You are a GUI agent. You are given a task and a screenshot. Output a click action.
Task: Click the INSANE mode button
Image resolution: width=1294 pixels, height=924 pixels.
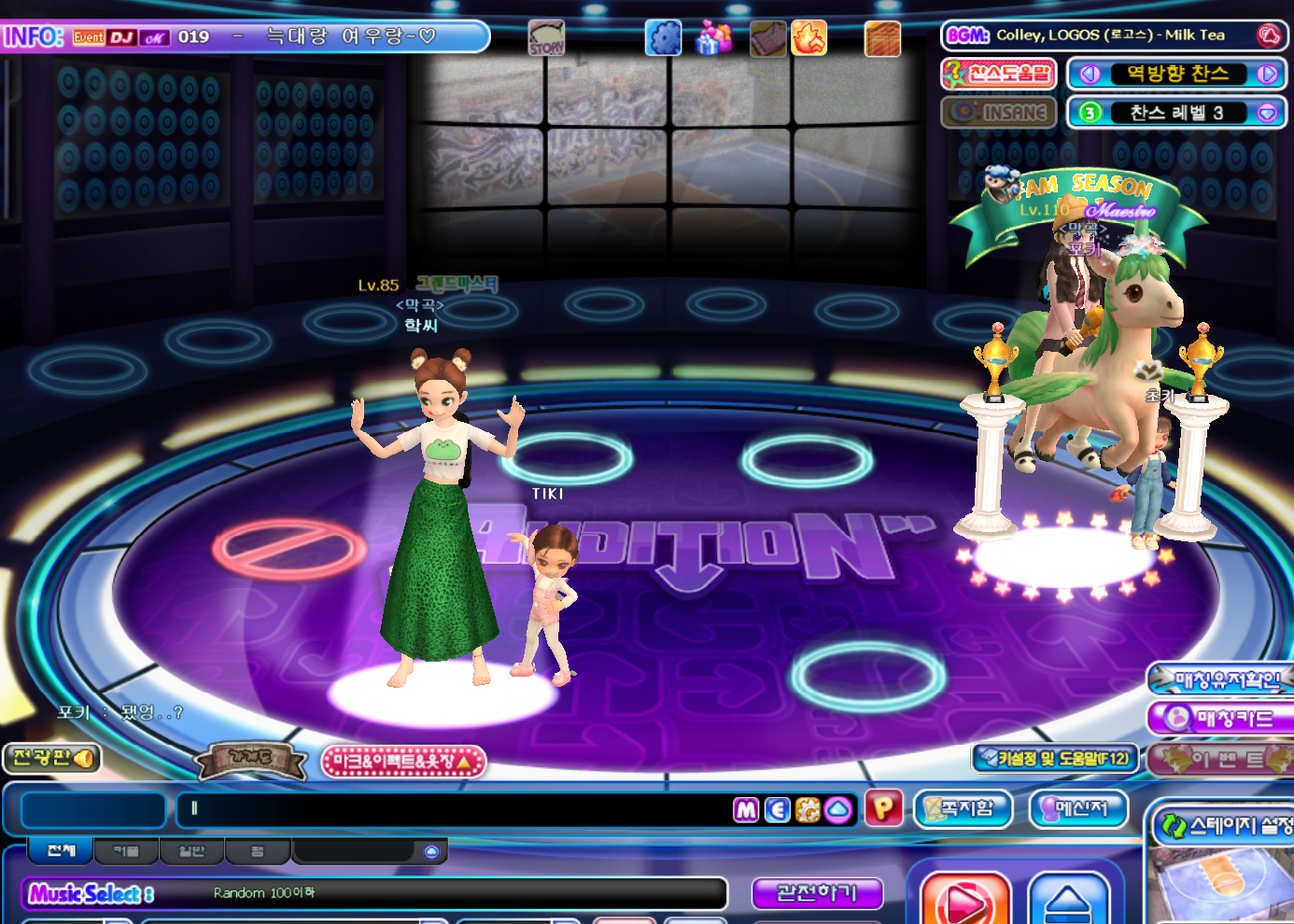pos(998,113)
